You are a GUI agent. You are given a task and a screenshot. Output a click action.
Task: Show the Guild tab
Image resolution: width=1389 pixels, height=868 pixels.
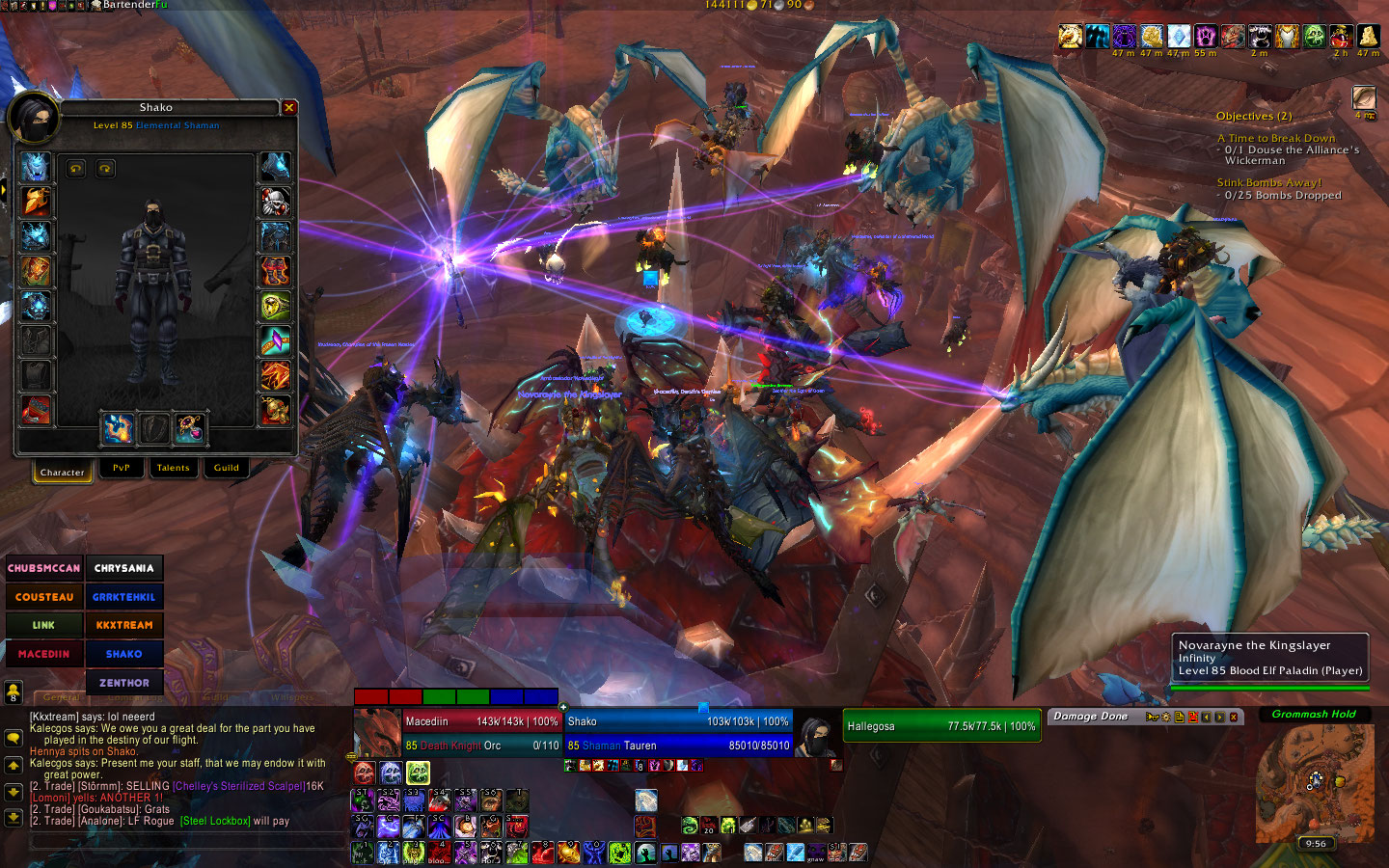point(227,468)
